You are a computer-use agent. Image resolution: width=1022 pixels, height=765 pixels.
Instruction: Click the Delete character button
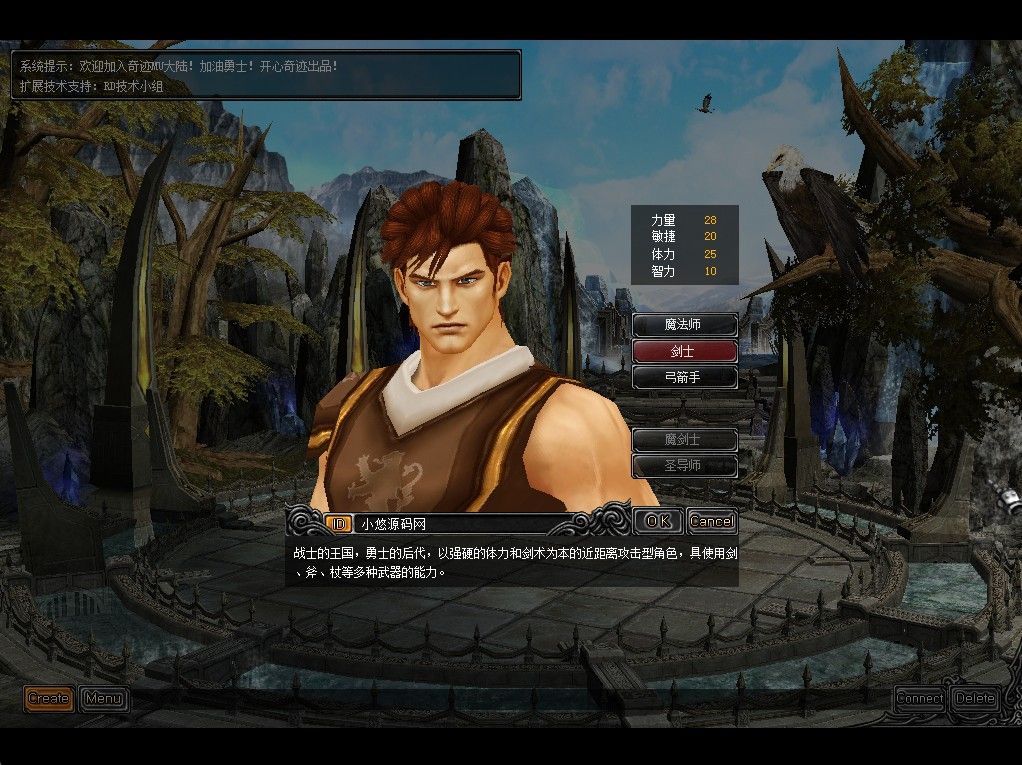pos(974,698)
